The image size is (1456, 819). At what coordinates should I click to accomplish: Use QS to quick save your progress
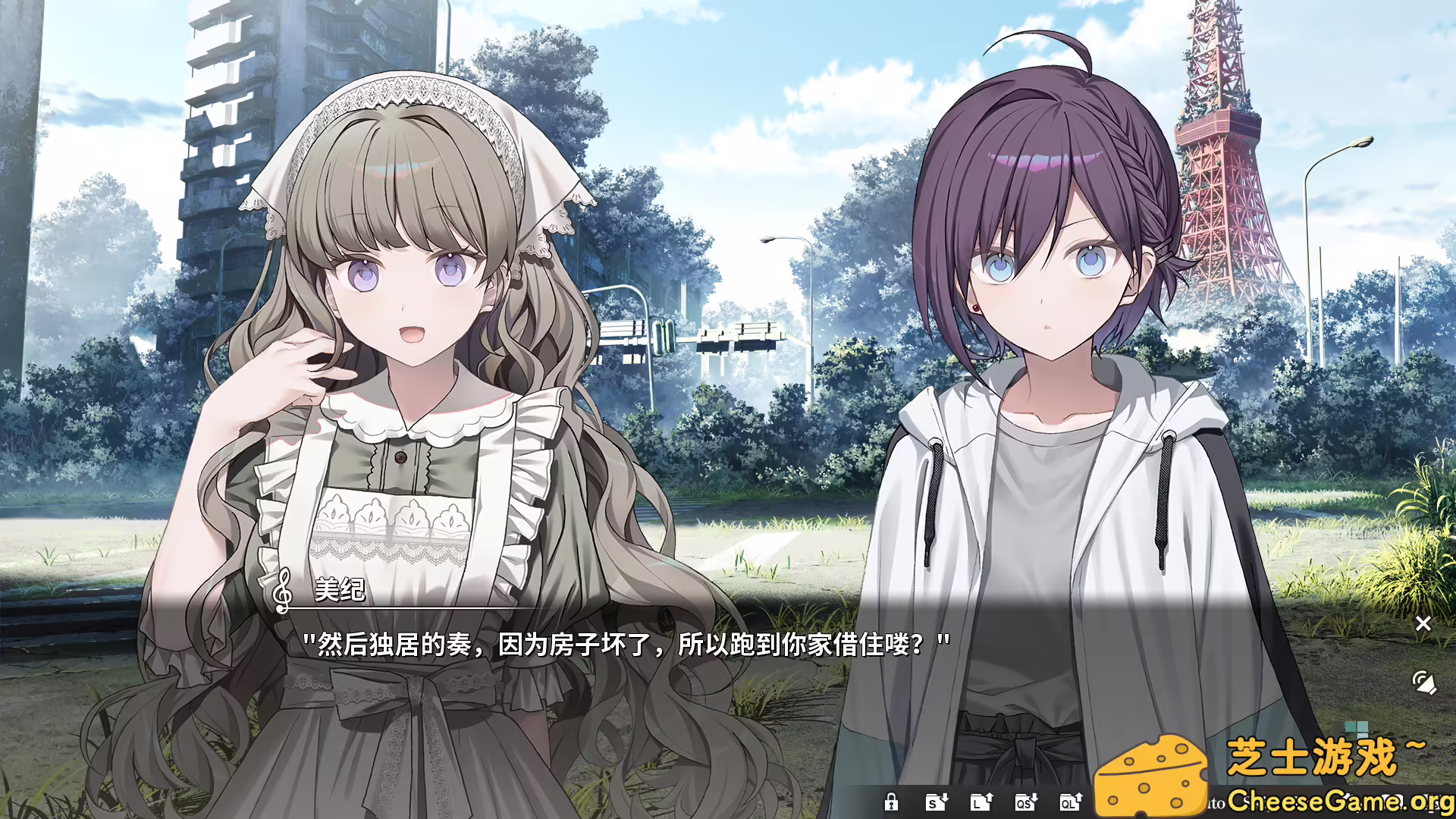coord(1026,802)
